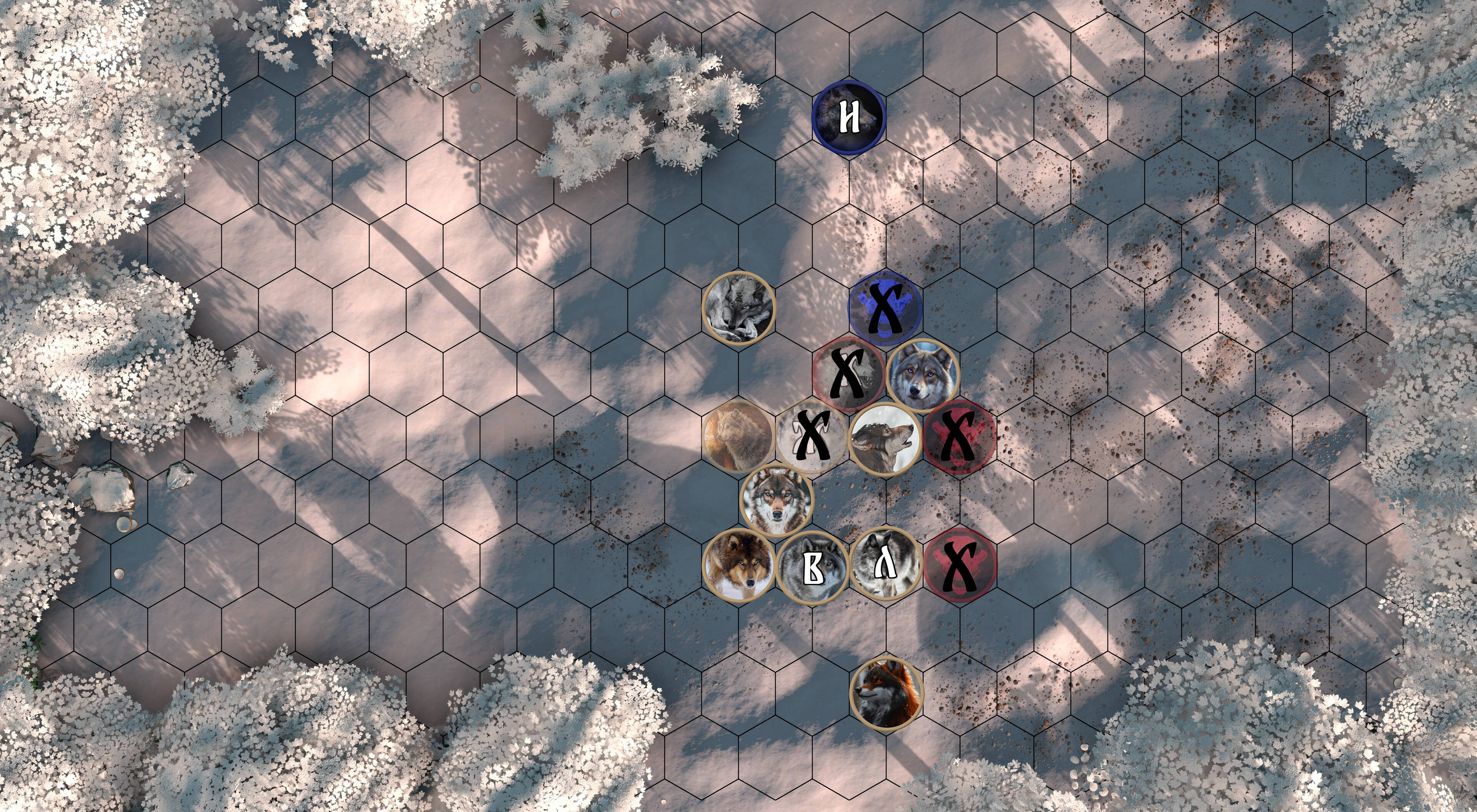Image resolution: width=1477 pixels, height=812 pixels.
Task: Choose the purple-eyed grey wolf token
Action: 922,375
